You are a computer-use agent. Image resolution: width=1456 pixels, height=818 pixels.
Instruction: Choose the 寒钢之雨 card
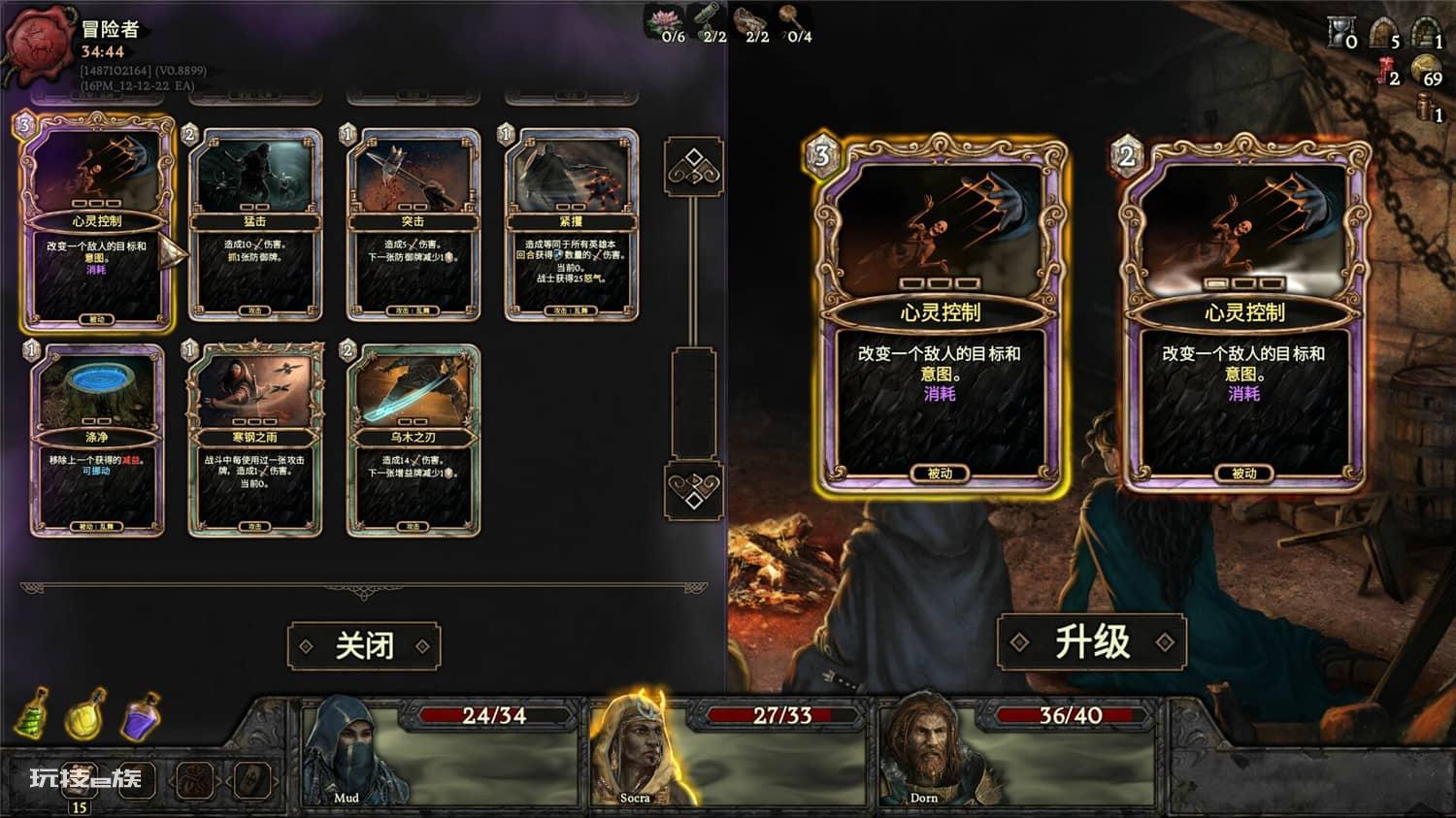click(255, 440)
